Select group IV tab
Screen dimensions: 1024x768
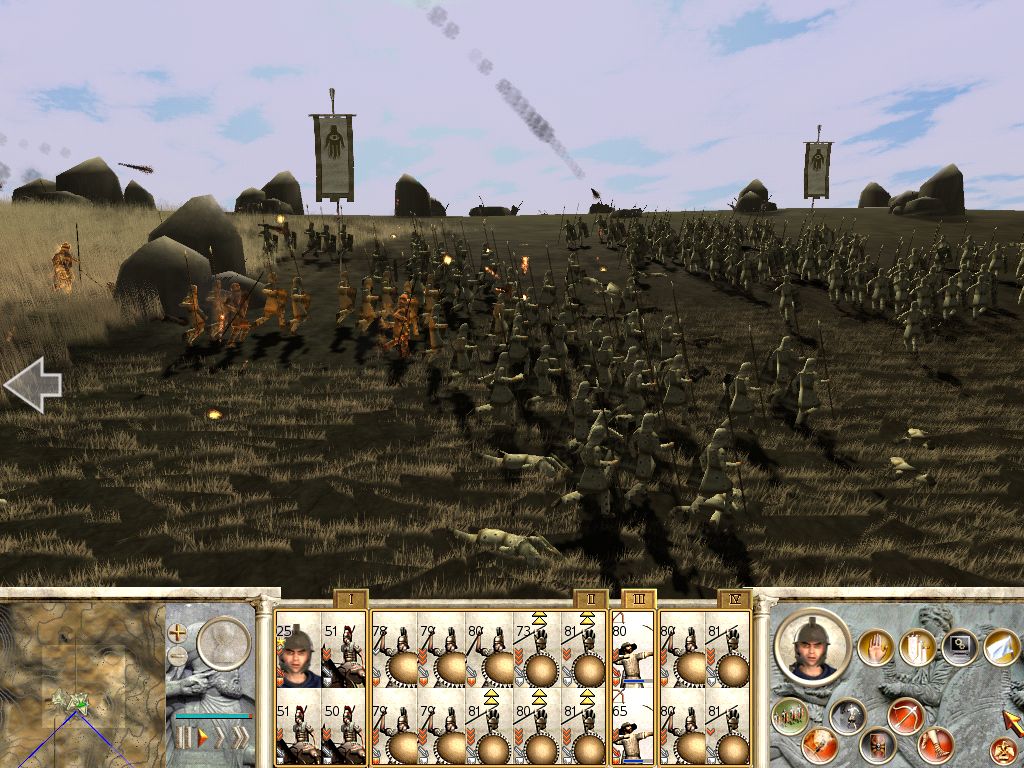[x=734, y=600]
